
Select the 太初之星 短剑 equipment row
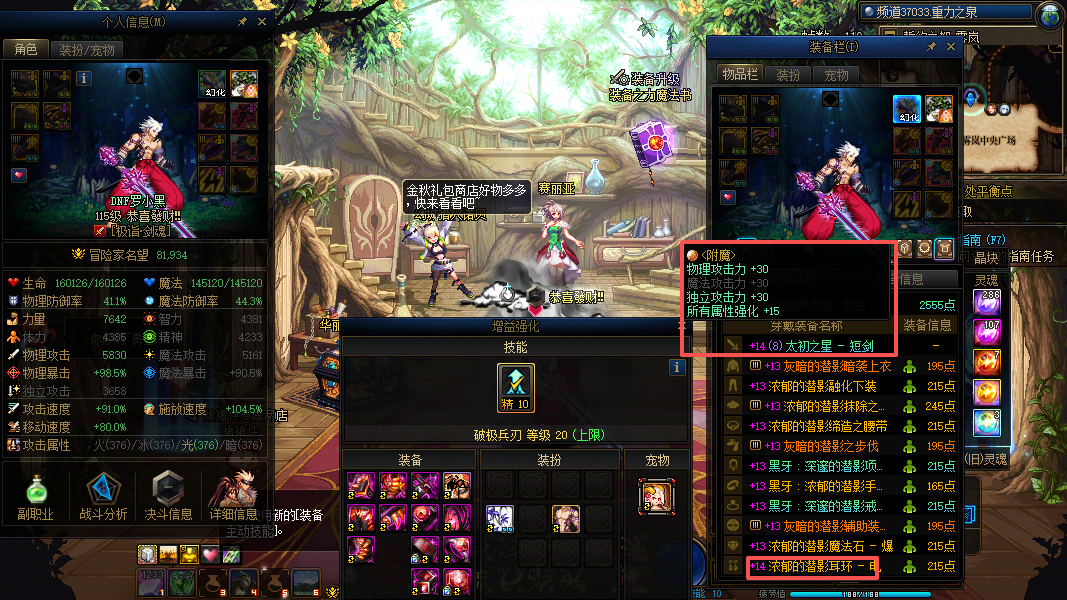(x=810, y=346)
